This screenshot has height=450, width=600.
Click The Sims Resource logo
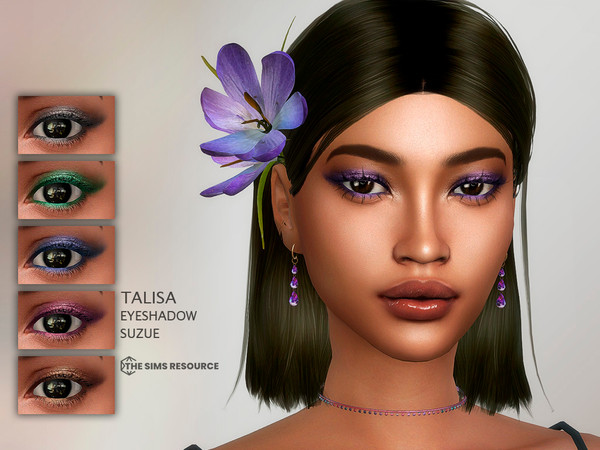point(169,366)
